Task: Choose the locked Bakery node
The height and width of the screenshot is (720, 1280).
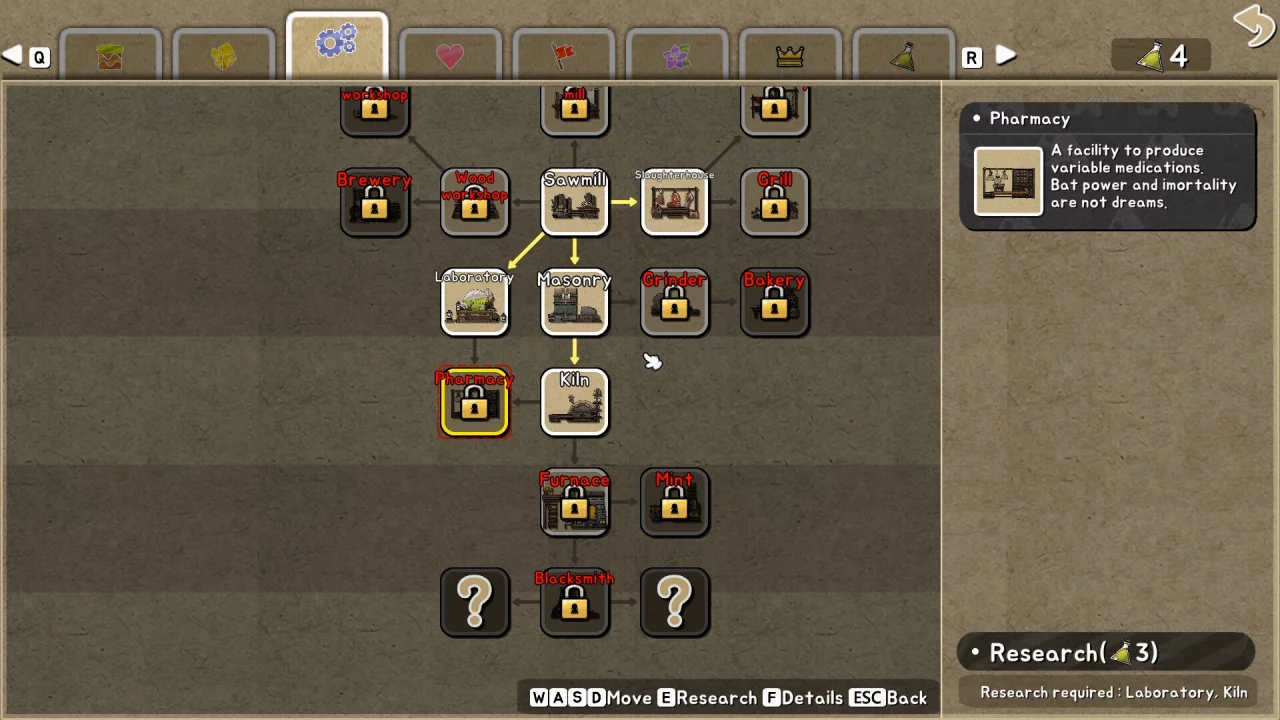Action: click(x=775, y=303)
